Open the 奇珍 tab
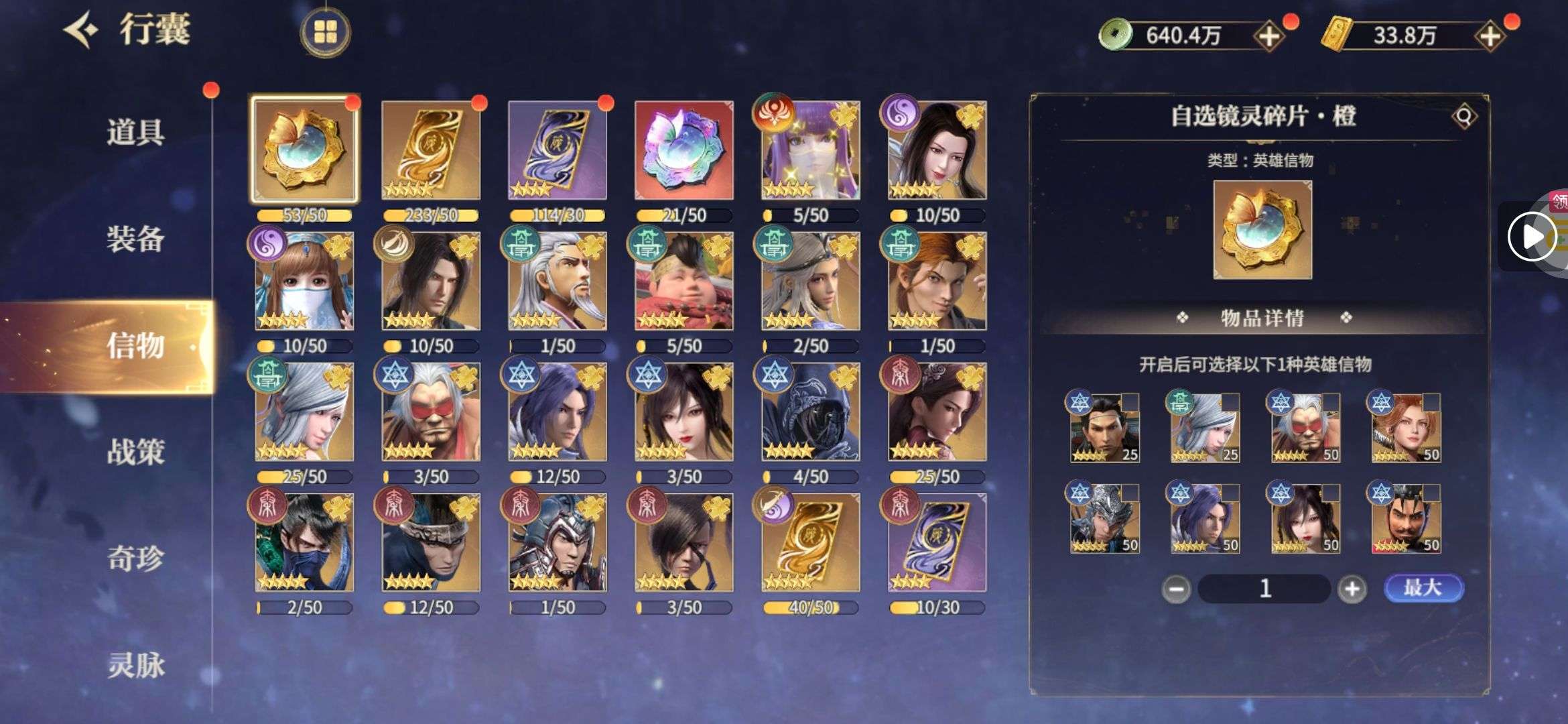Image resolution: width=1568 pixels, height=724 pixels. point(135,558)
